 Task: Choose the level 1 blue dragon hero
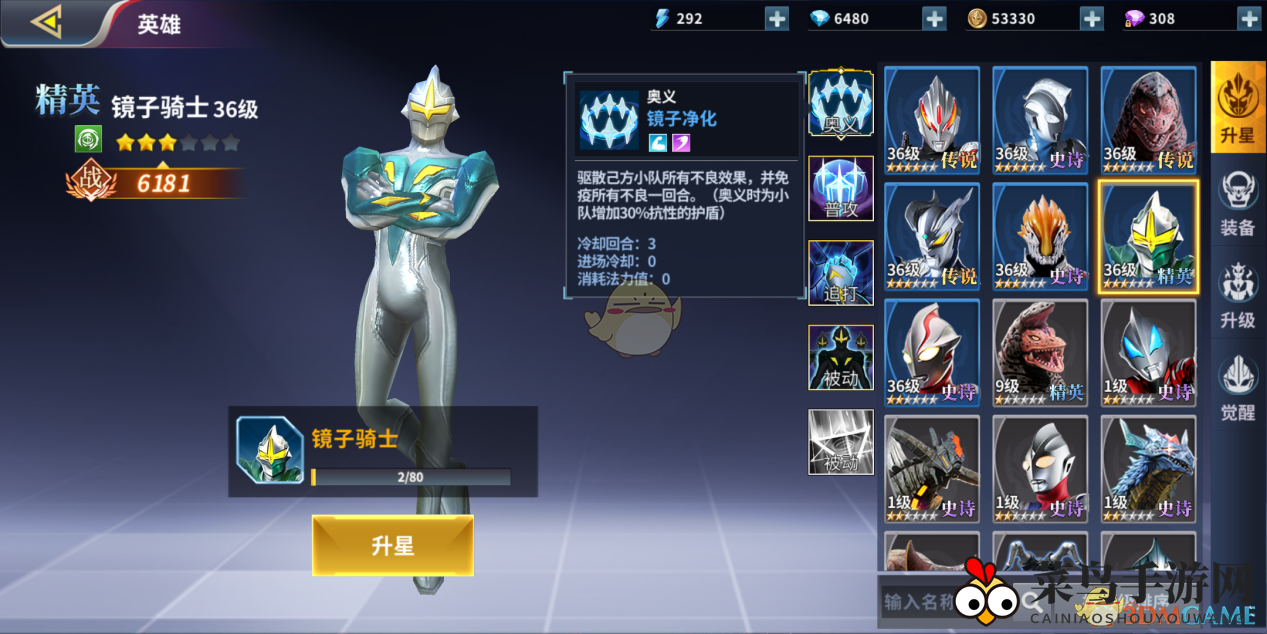tap(1147, 468)
